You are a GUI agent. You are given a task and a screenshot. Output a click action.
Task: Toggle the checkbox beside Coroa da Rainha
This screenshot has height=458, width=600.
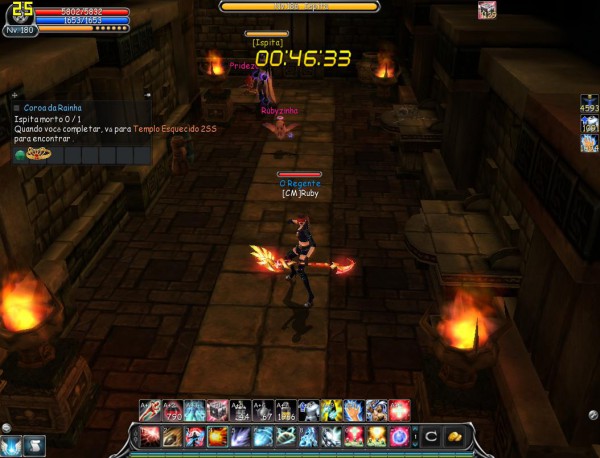tap(17, 107)
